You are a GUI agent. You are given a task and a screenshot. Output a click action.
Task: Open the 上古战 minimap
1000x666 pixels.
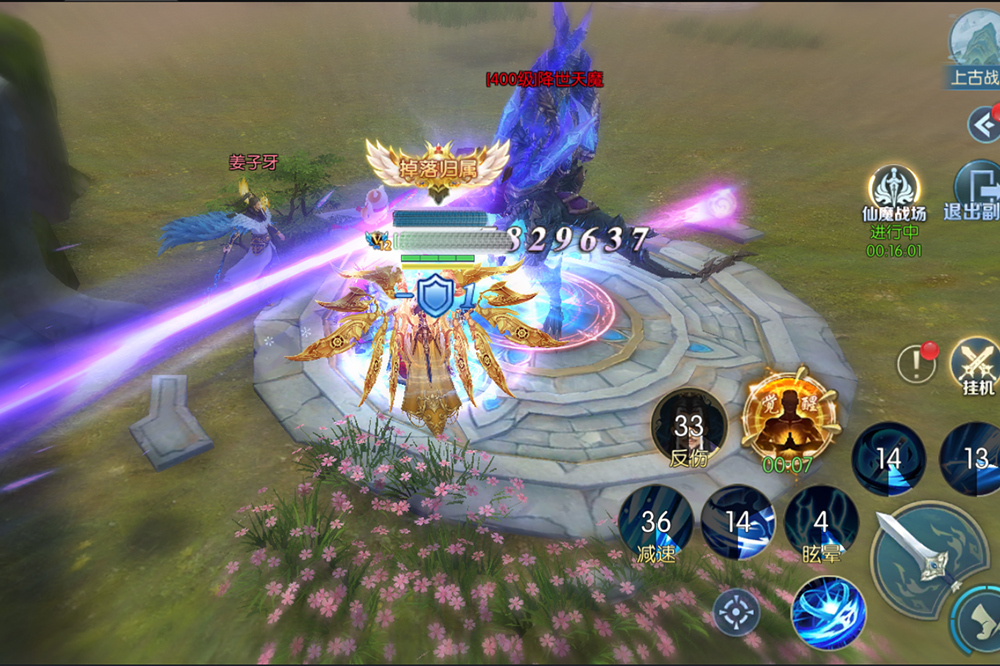(974, 48)
